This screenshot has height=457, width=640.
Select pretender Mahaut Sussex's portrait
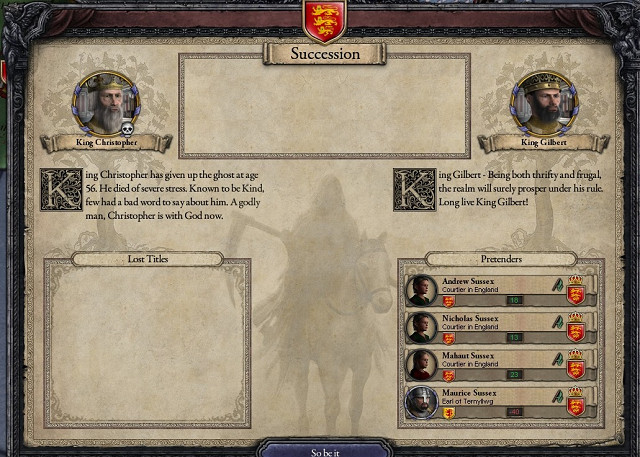click(x=422, y=364)
